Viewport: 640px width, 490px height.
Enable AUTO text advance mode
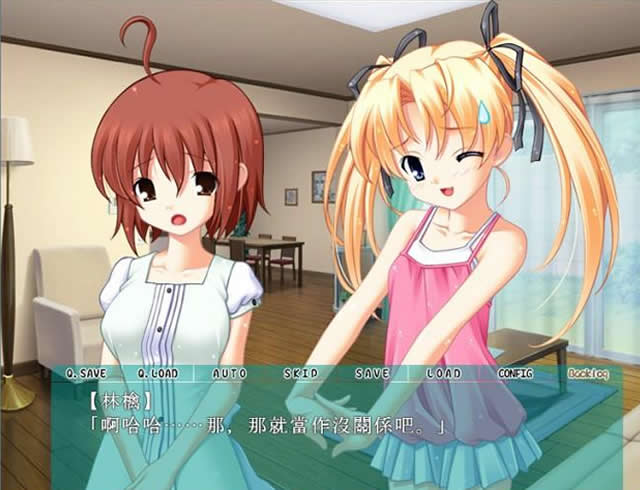pyautogui.click(x=229, y=374)
